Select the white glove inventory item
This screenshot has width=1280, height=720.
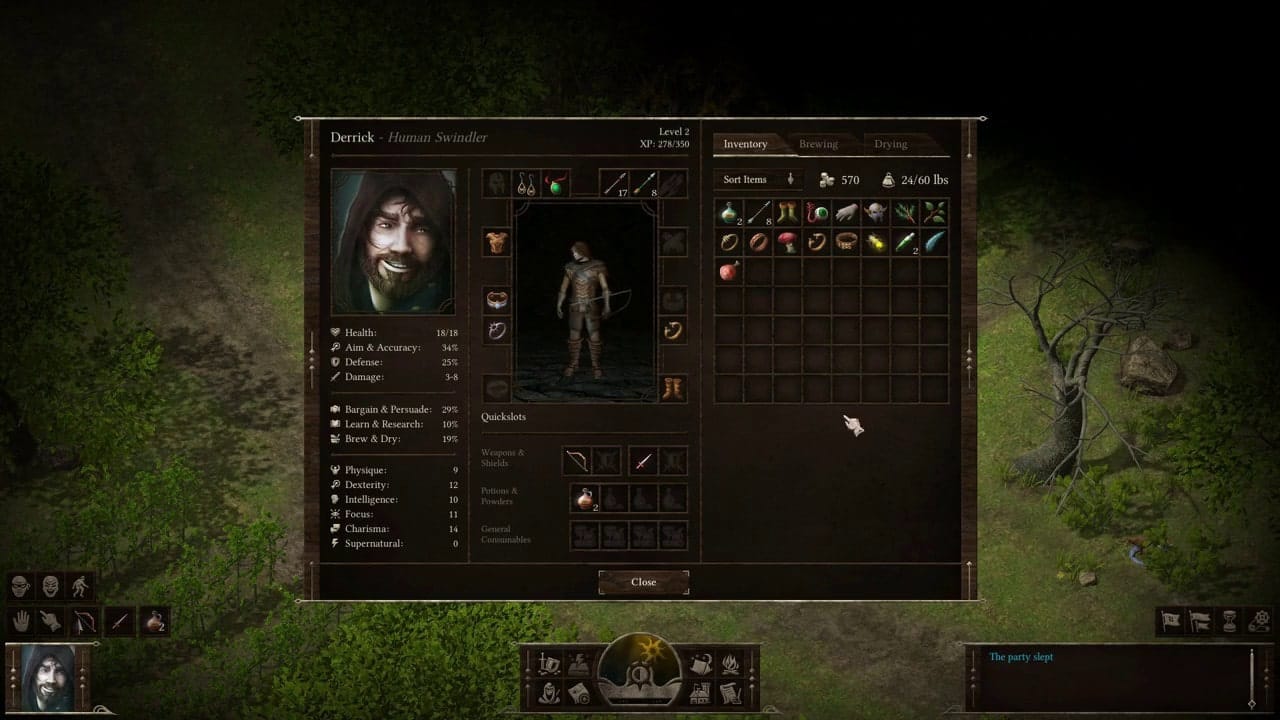pos(846,212)
